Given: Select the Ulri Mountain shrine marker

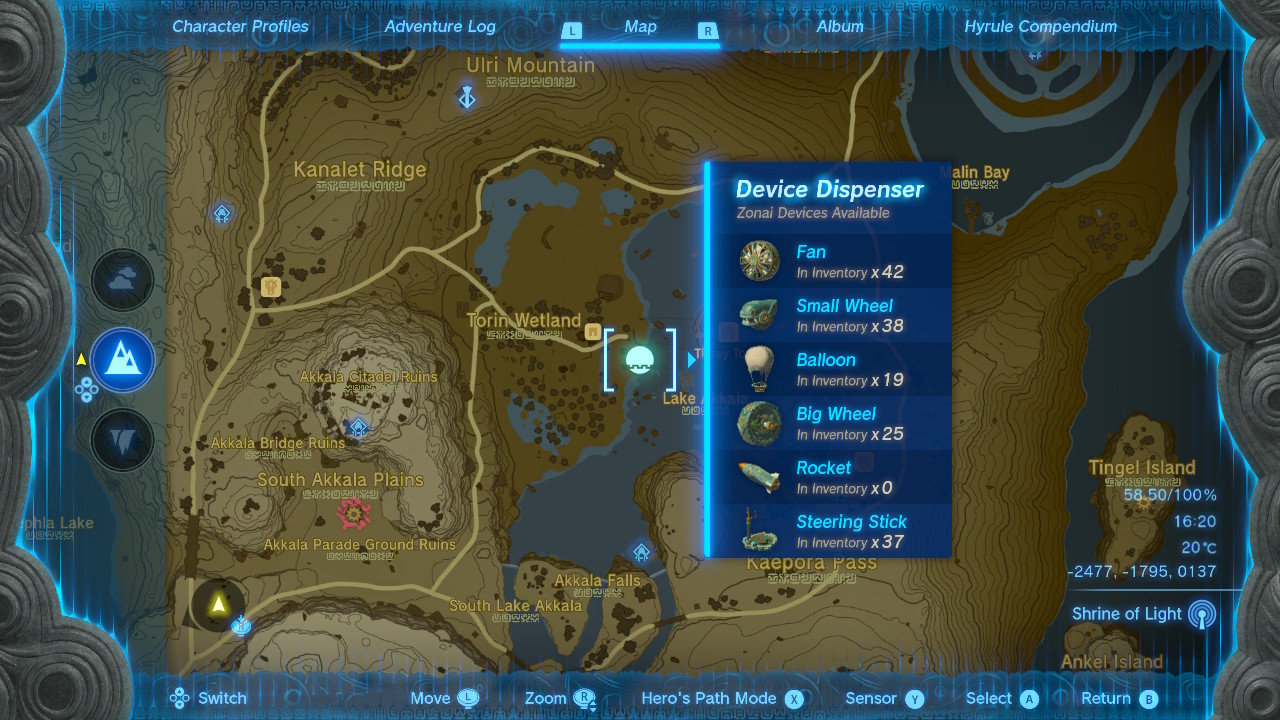Looking at the screenshot, I should 467,97.
